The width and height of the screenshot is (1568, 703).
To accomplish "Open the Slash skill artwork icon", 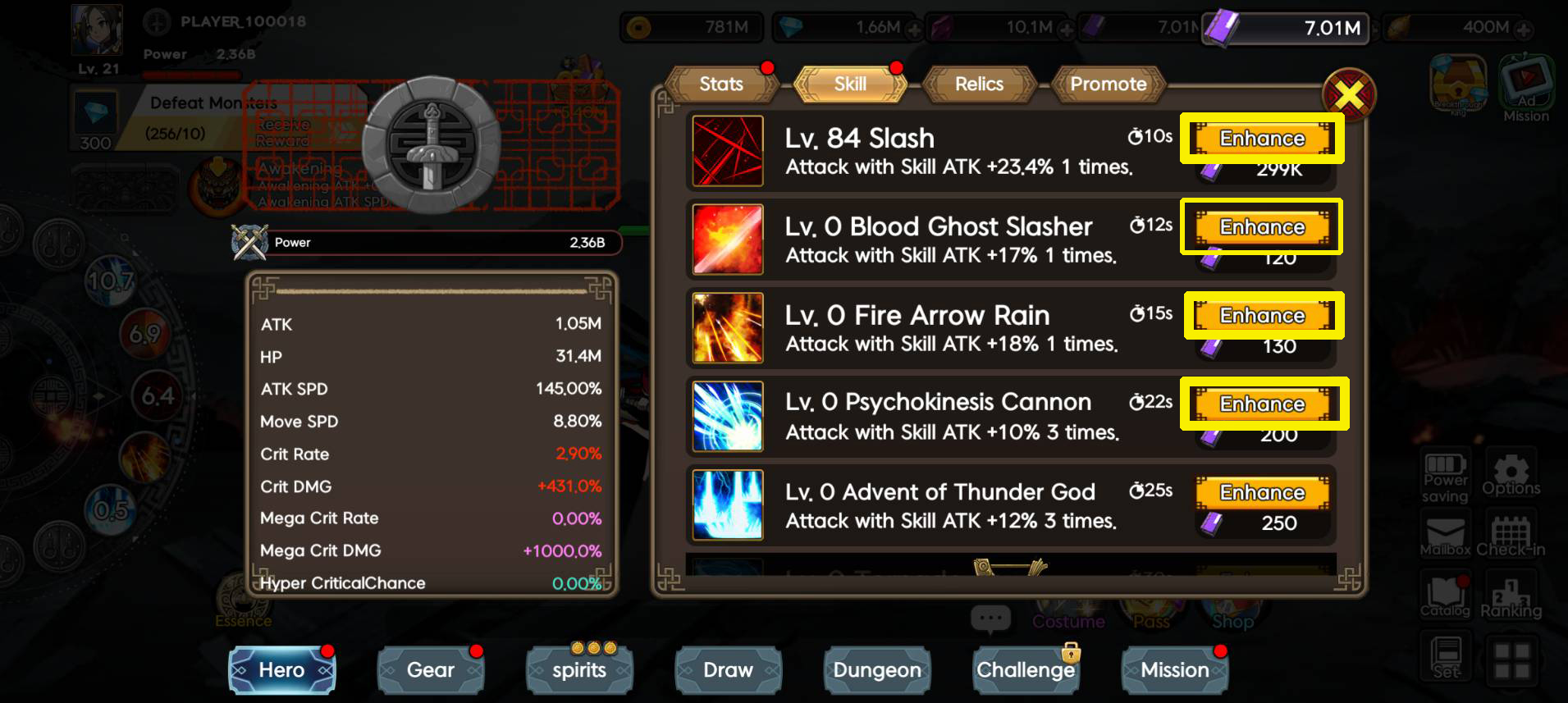I will (727, 151).
